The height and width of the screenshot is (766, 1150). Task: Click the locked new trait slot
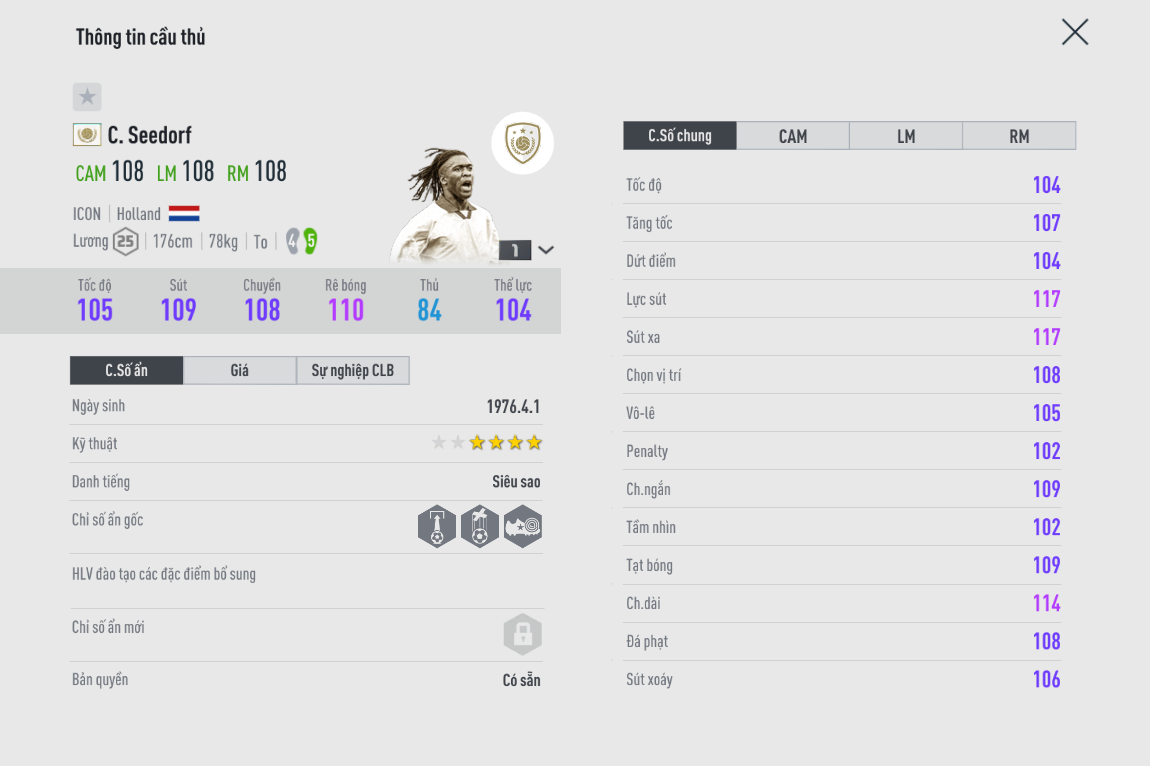click(x=522, y=634)
